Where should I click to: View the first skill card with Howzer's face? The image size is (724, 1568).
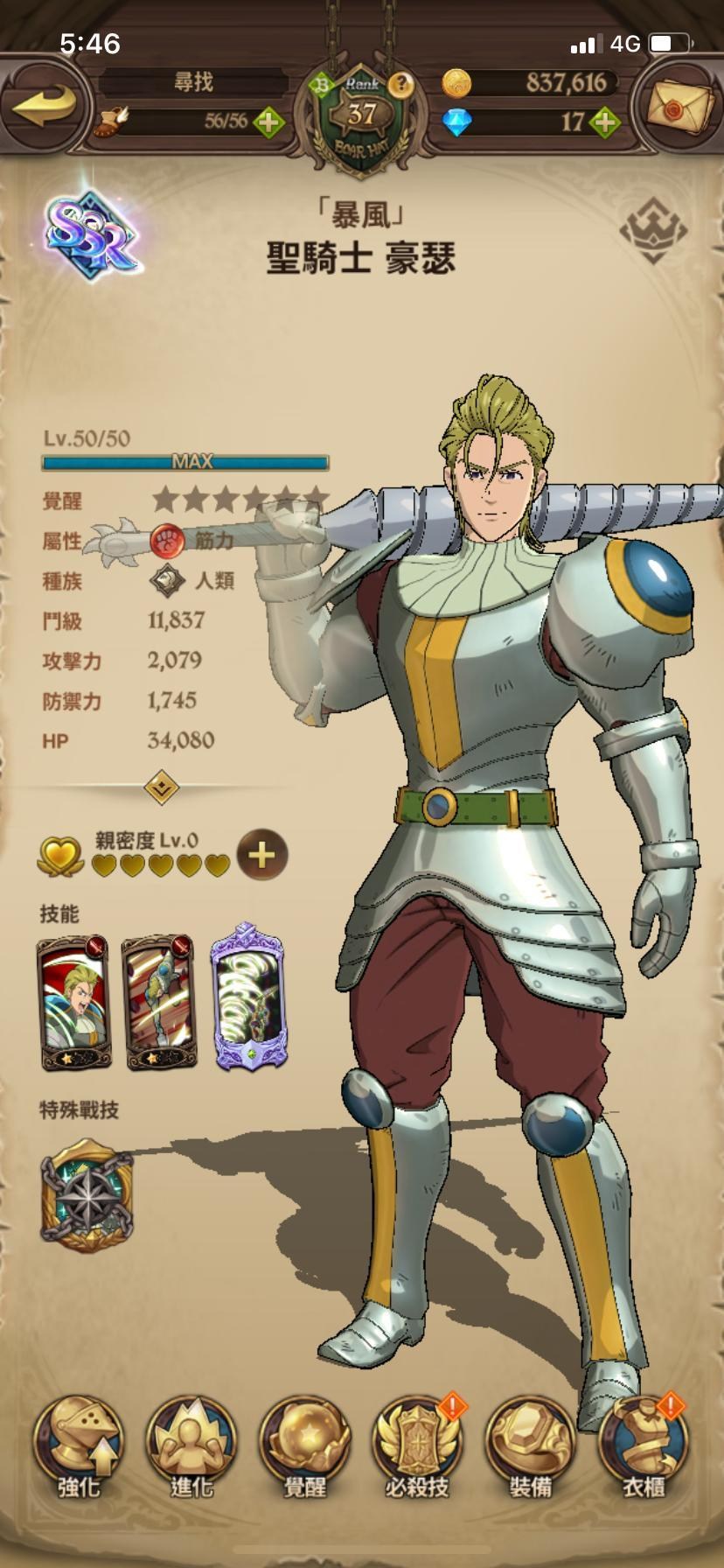point(73,1003)
